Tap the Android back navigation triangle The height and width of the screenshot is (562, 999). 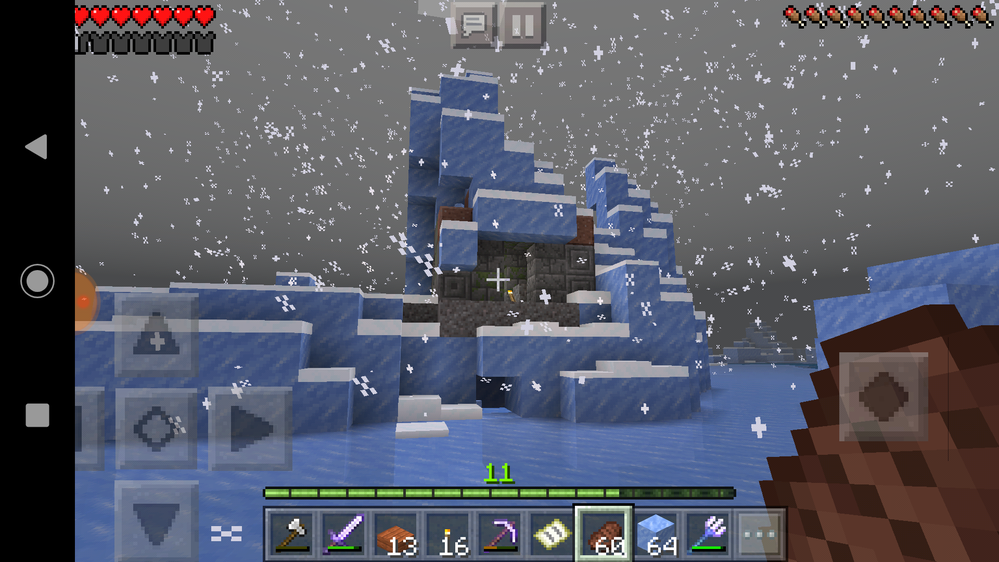coord(36,147)
